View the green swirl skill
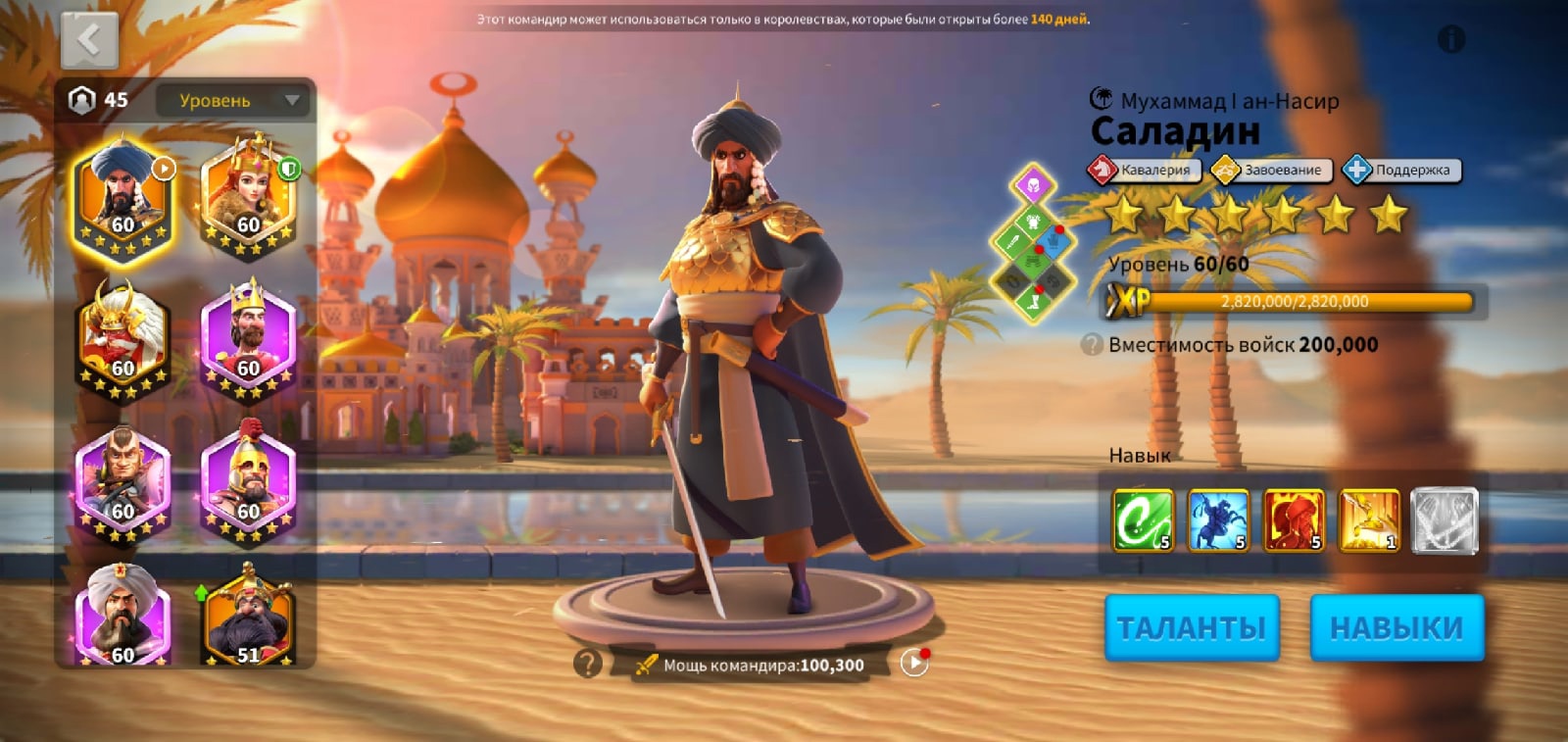This screenshot has width=1568, height=742. (x=1143, y=519)
